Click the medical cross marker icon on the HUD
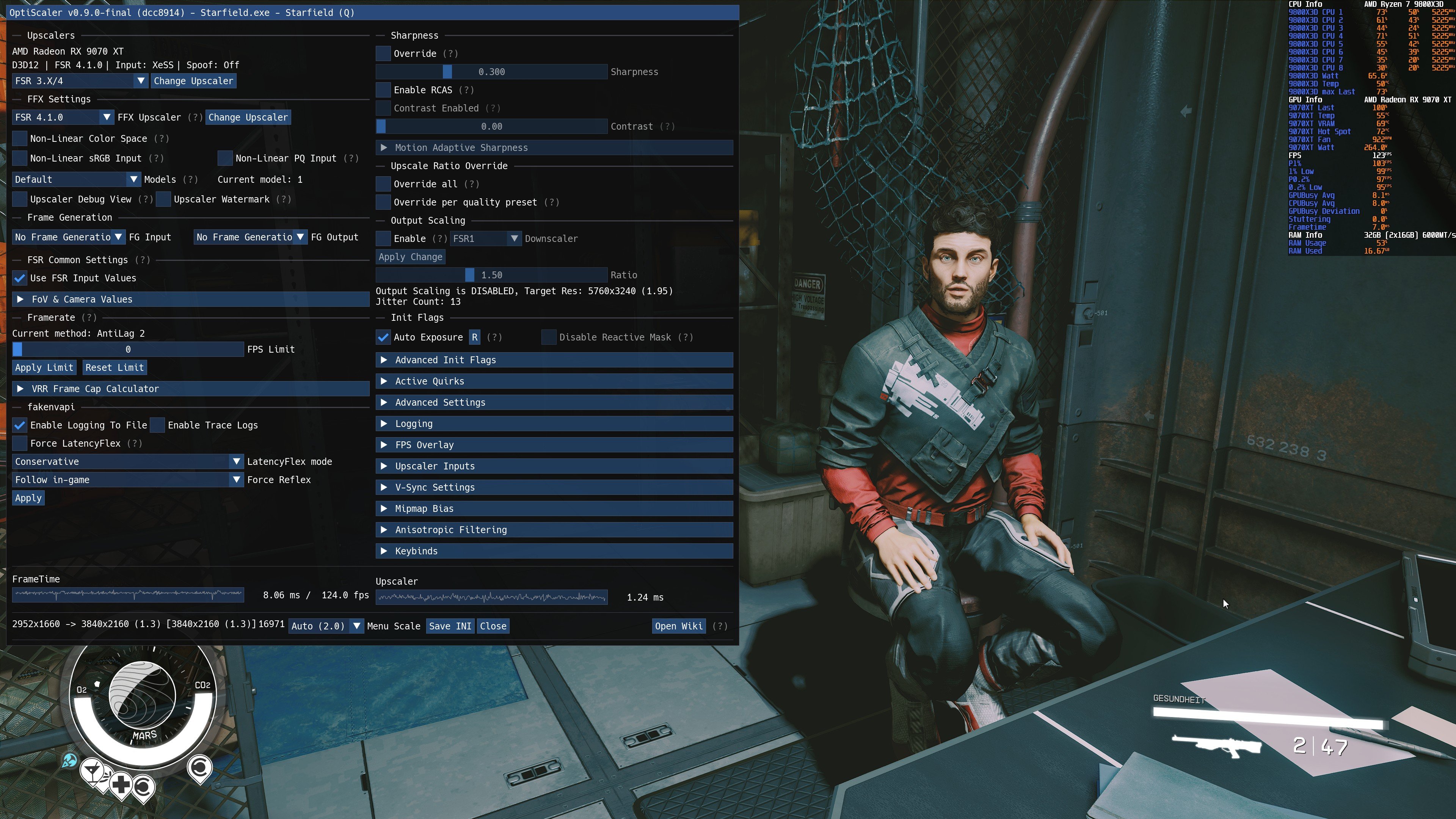The height and width of the screenshot is (819, 1456). [121, 784]
